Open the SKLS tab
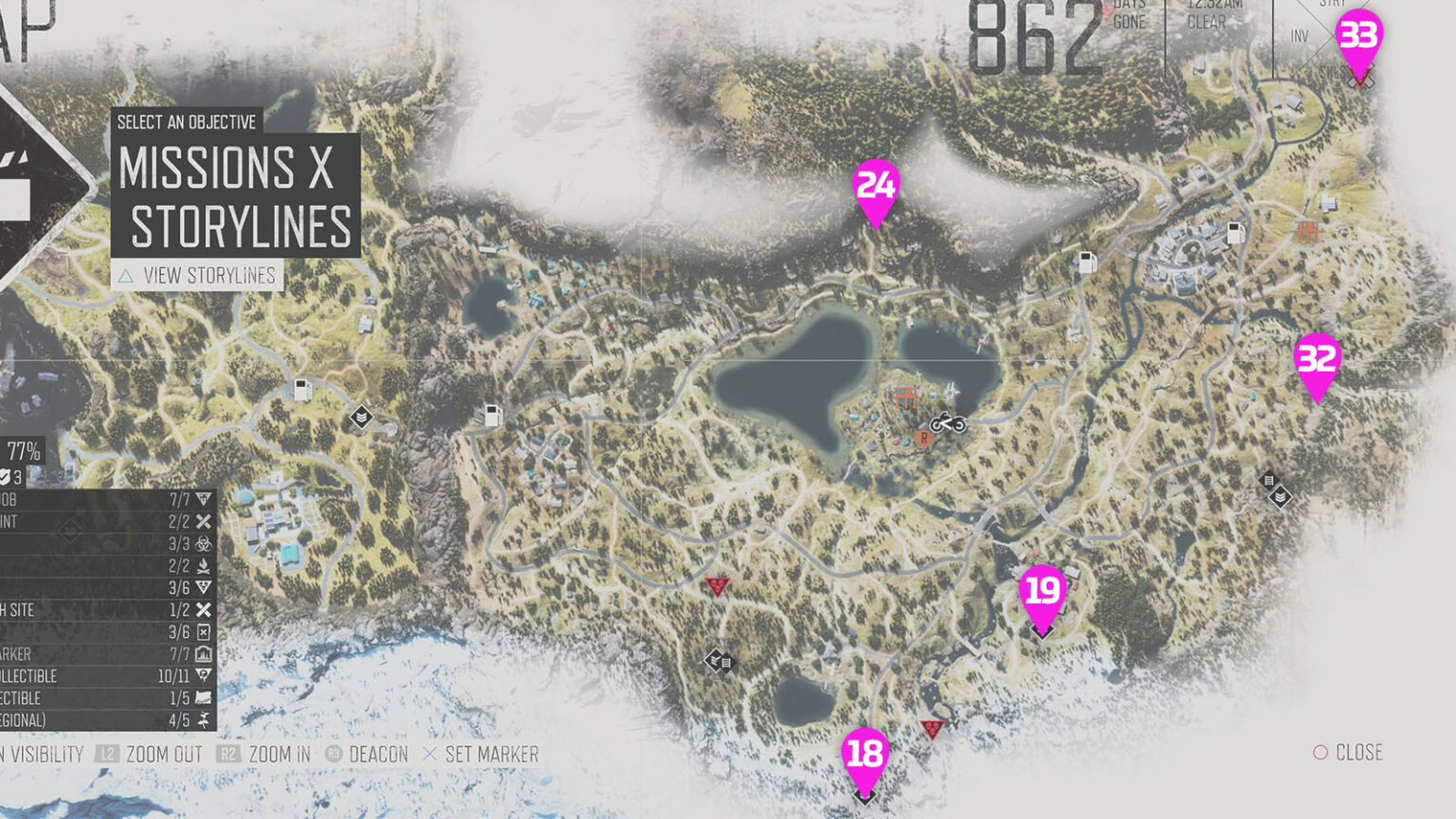 pos(1331,71)
